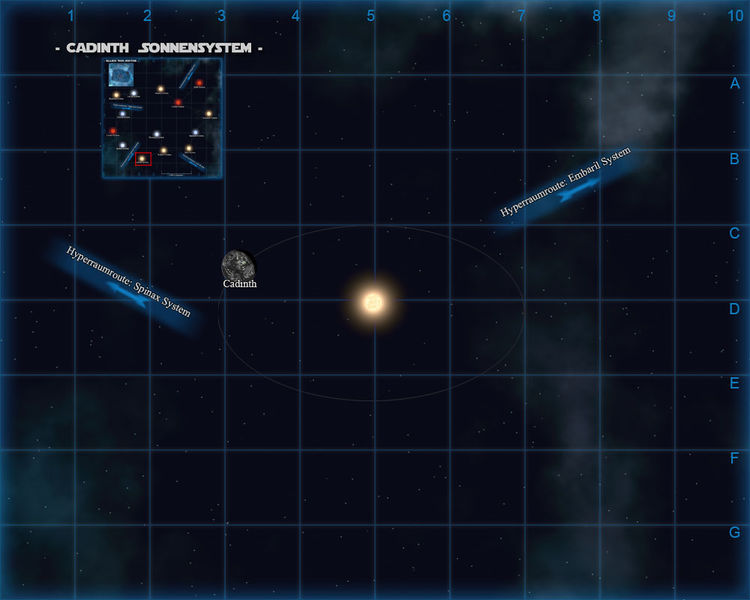The width and height of the screenshot is (750, 600).
Task: Take the hyperspace route to Embaril System
Action: pyautogui.click(x=567, y=189)
